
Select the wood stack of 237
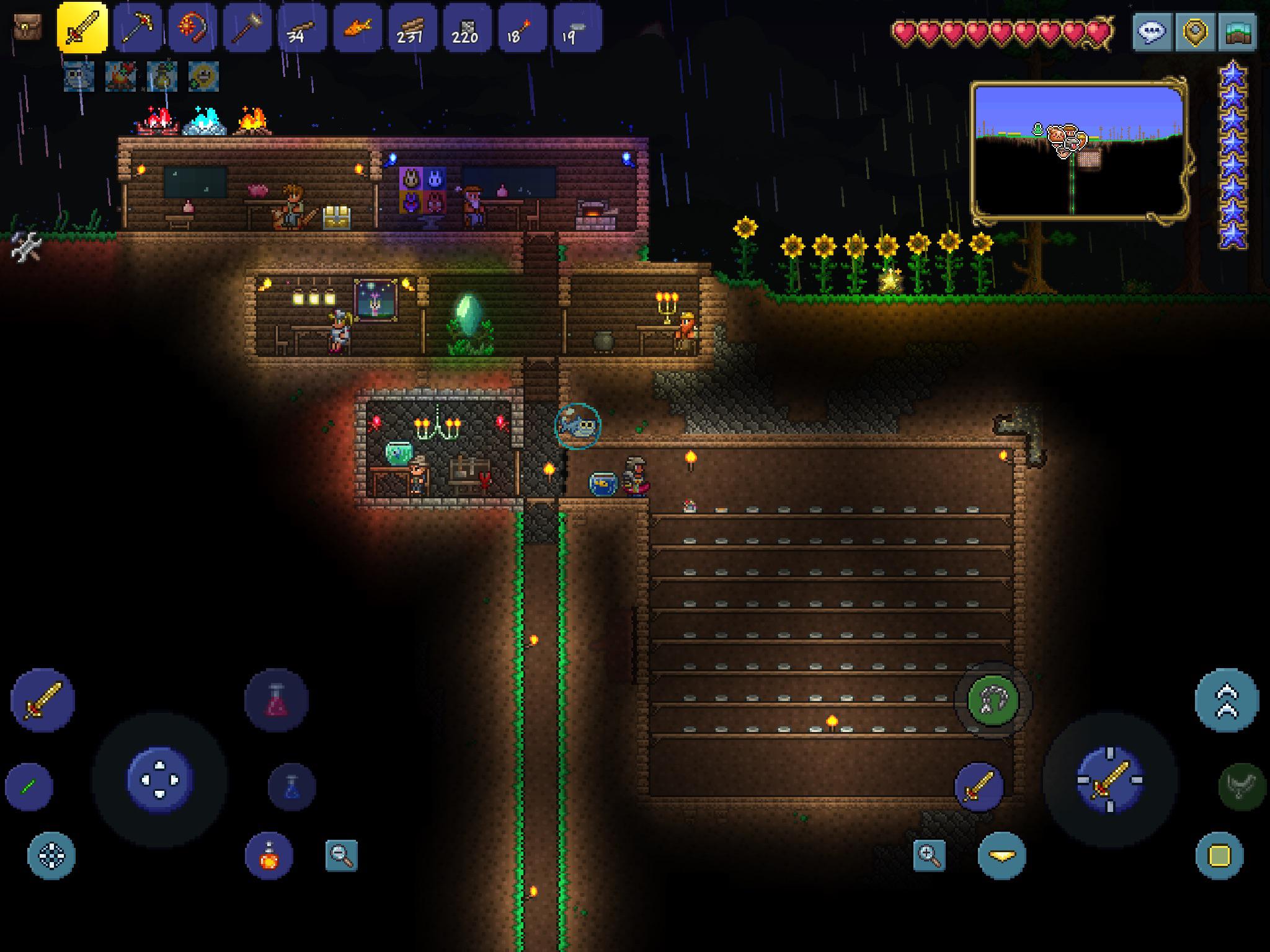[x=412, y=28]
